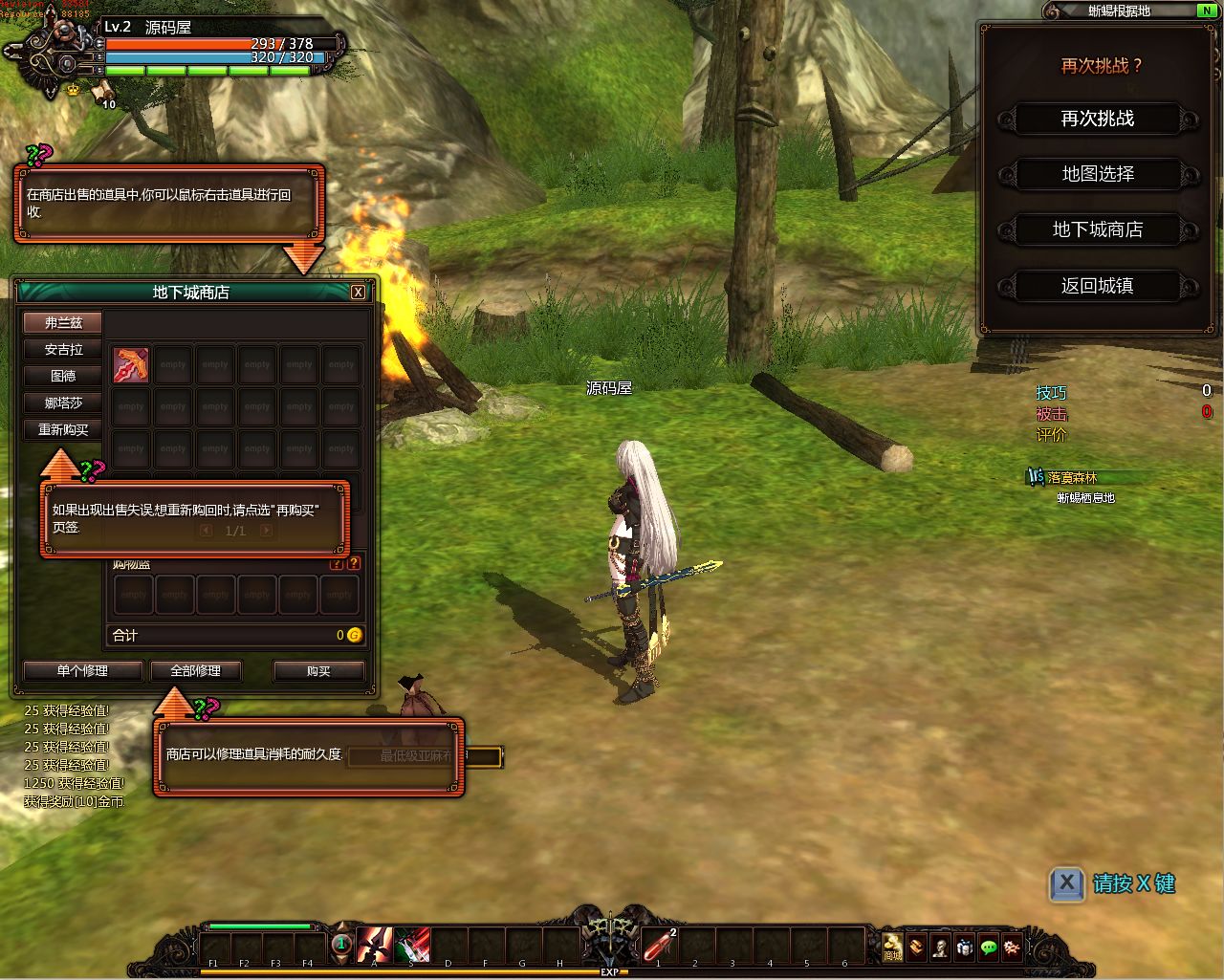This screenshot has width=1224, height=980.
Task: Open the 地下城商店 from the result menu
Action: (x=1097, y=230)
